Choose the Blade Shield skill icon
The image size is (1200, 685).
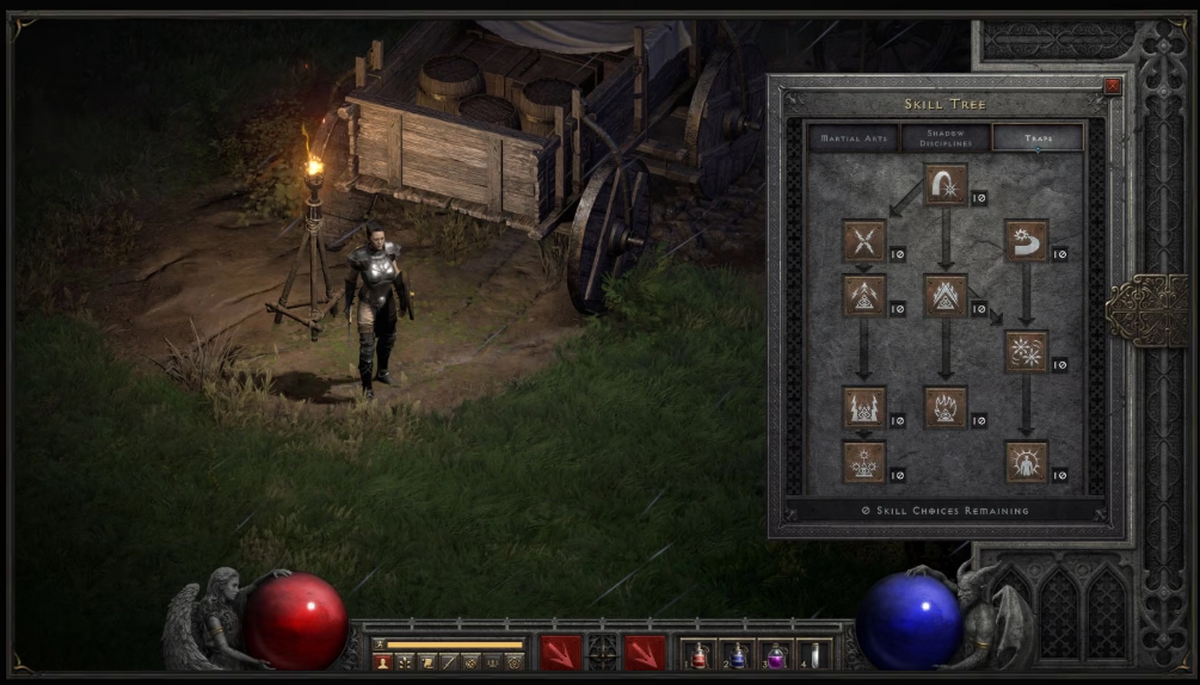(x=1026, y=462)
